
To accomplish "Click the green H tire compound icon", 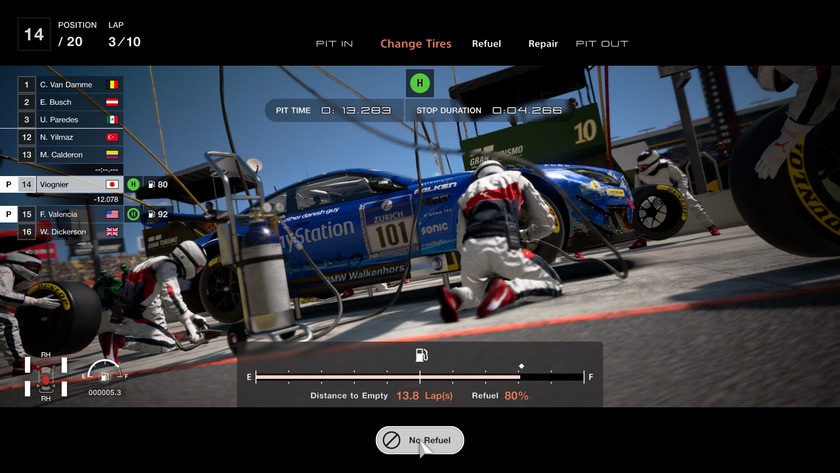I will tap(420, 83).
